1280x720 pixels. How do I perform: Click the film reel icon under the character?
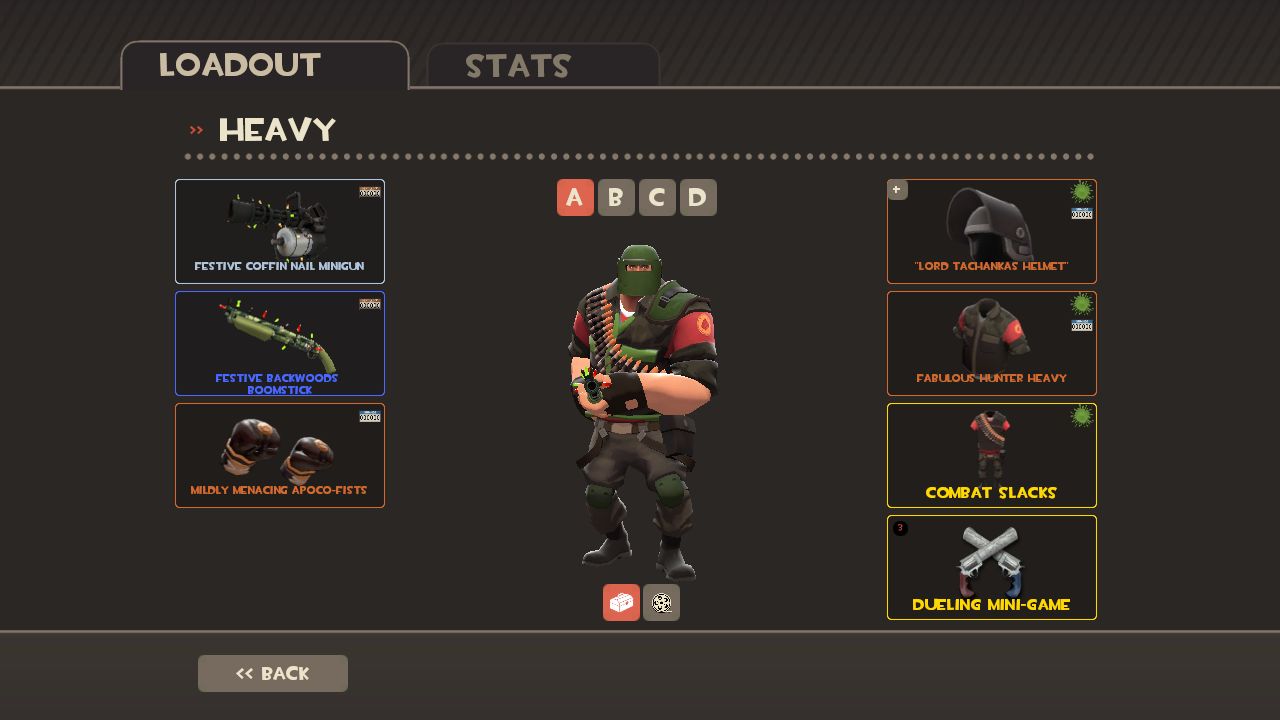coord(662,602)
